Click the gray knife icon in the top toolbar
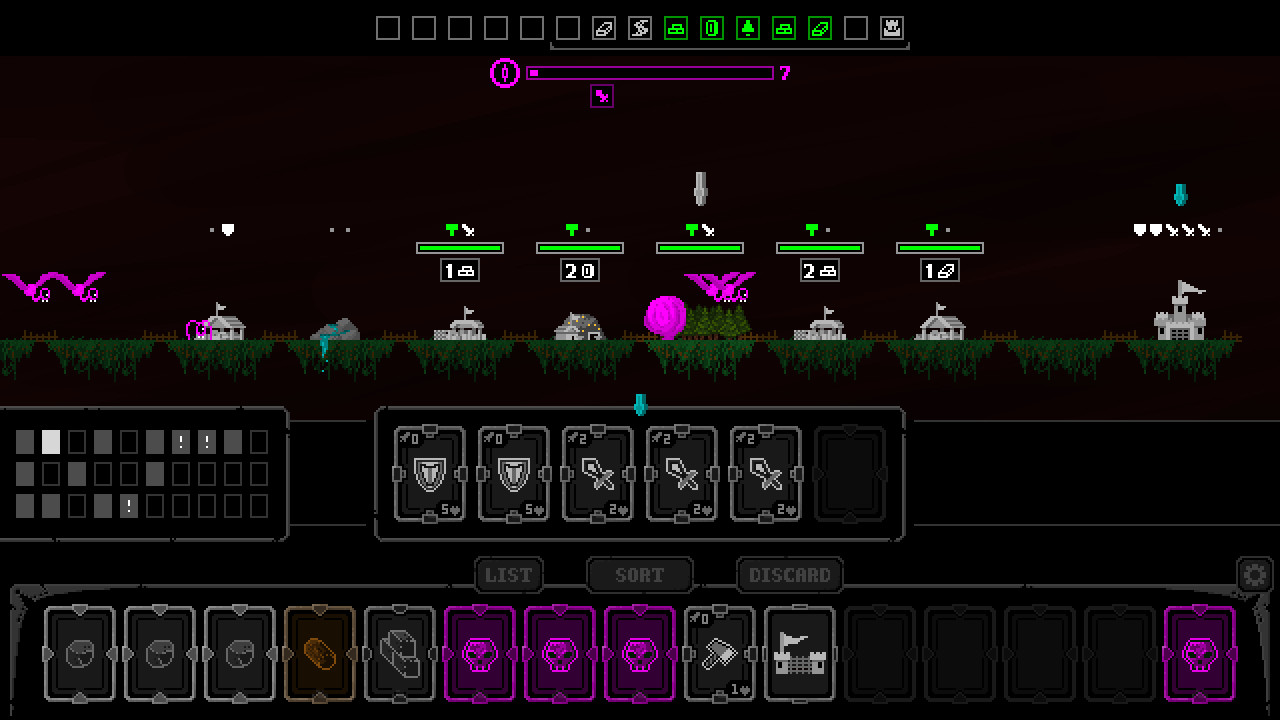1280x720 pixels. [603, 28]
